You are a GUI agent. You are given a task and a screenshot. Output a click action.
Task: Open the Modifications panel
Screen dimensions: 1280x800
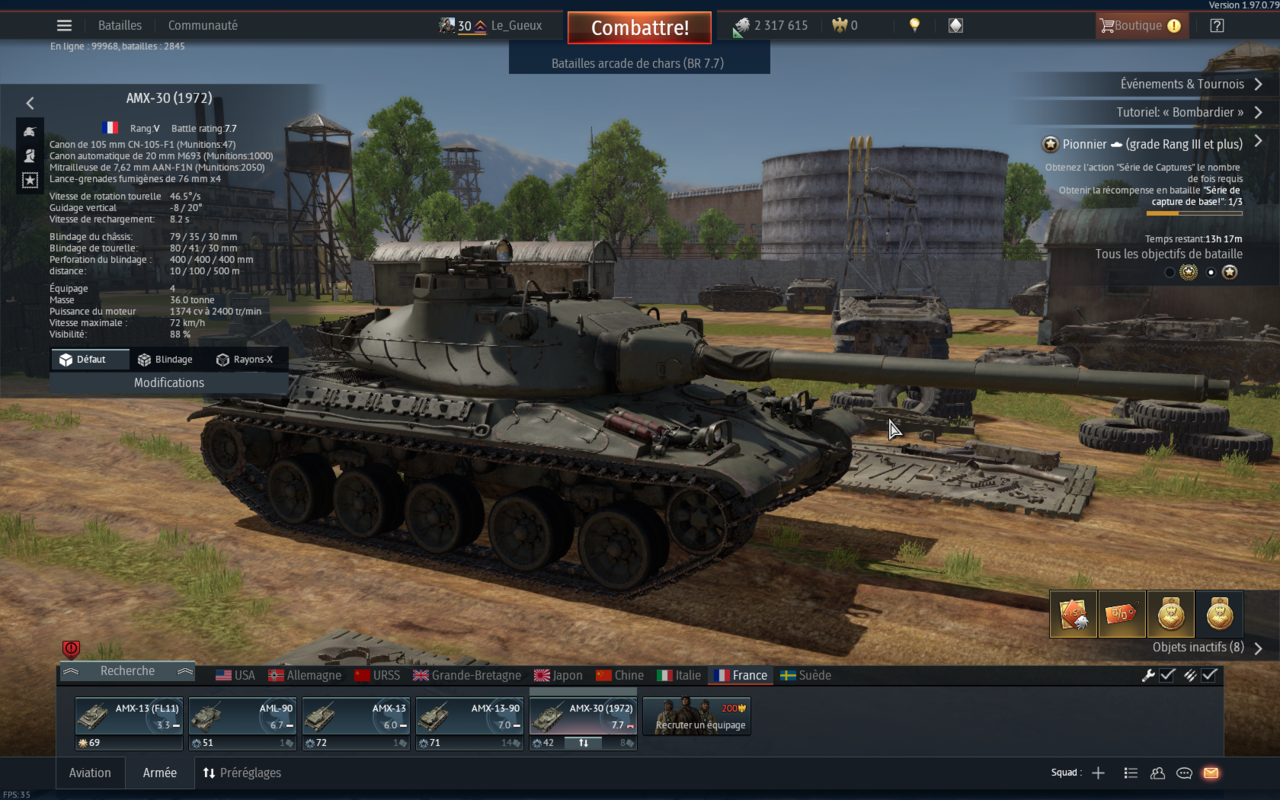[x=169, y=383]
